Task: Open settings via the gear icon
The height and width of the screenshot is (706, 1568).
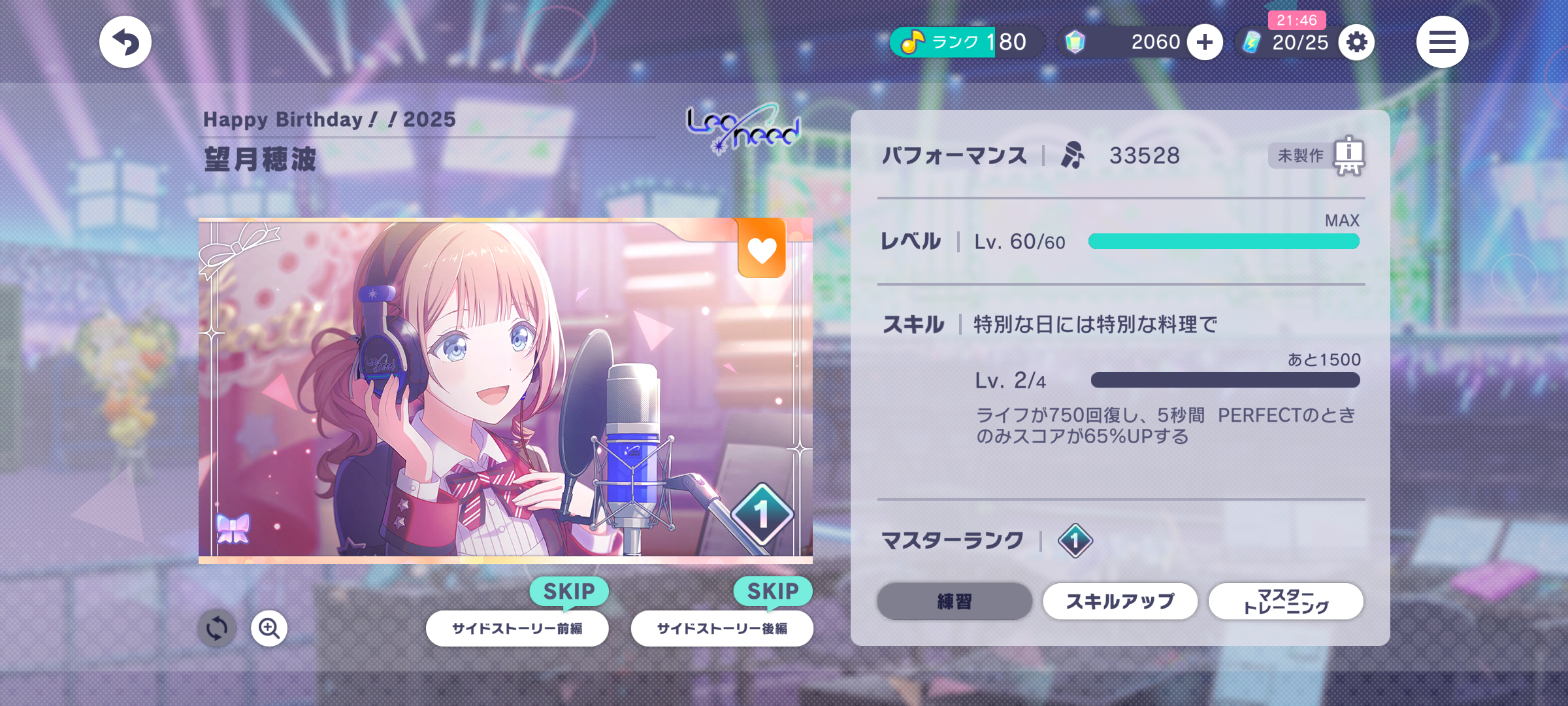Action: point(1356,42)
